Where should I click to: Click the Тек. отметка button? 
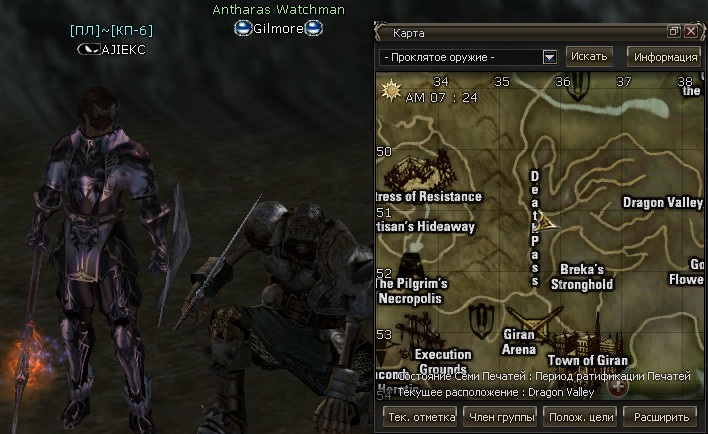(413, 416)
